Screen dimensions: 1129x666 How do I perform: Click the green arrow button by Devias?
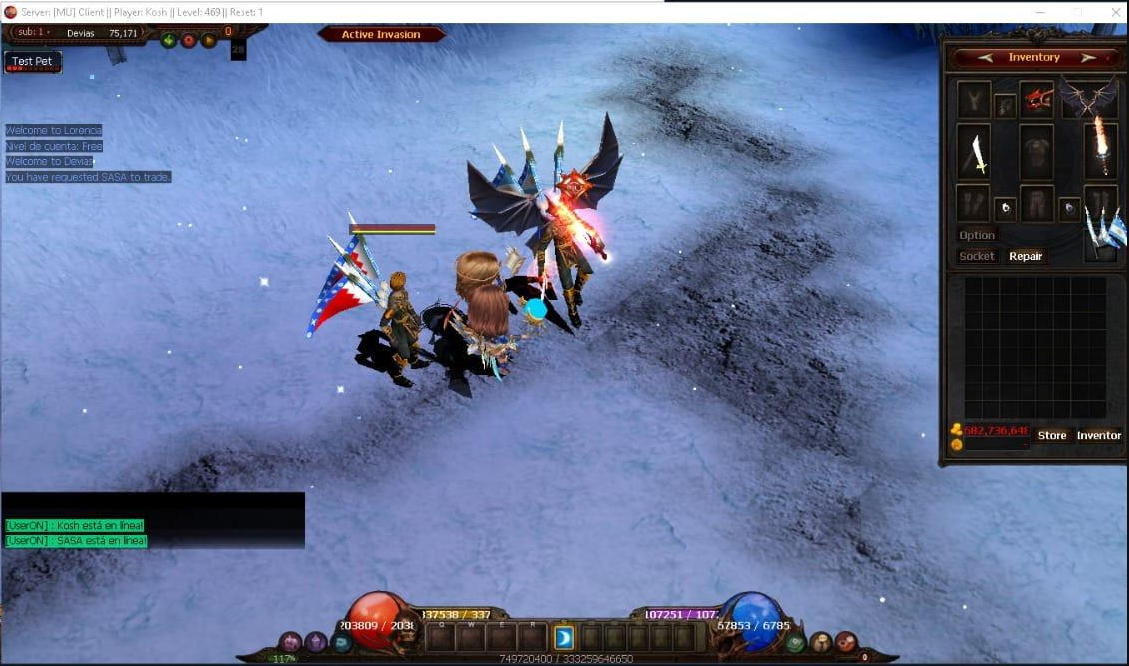(169, 41)
